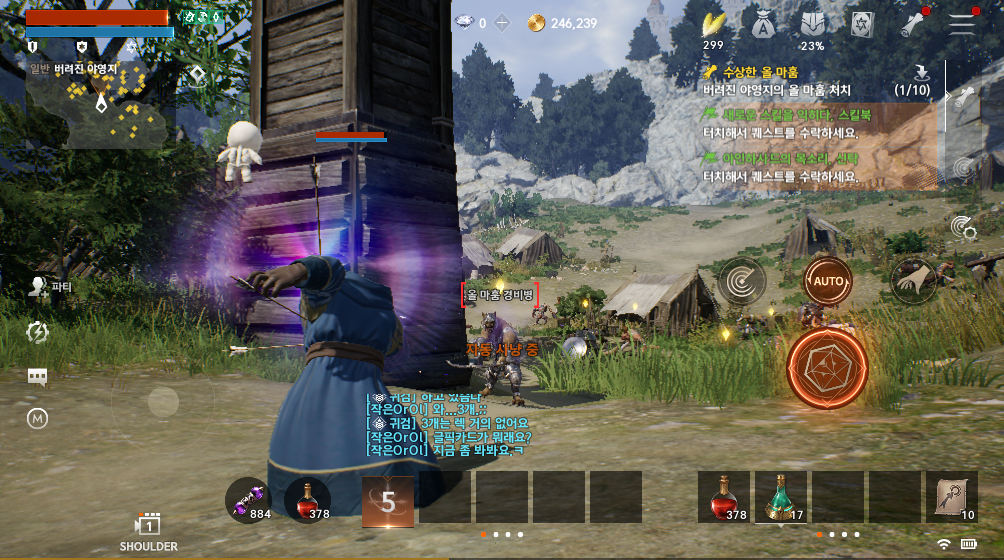Use the purple soulshot item with 884
The height and width of the screenshot is (560, 1004).
[x=248, y=500]
